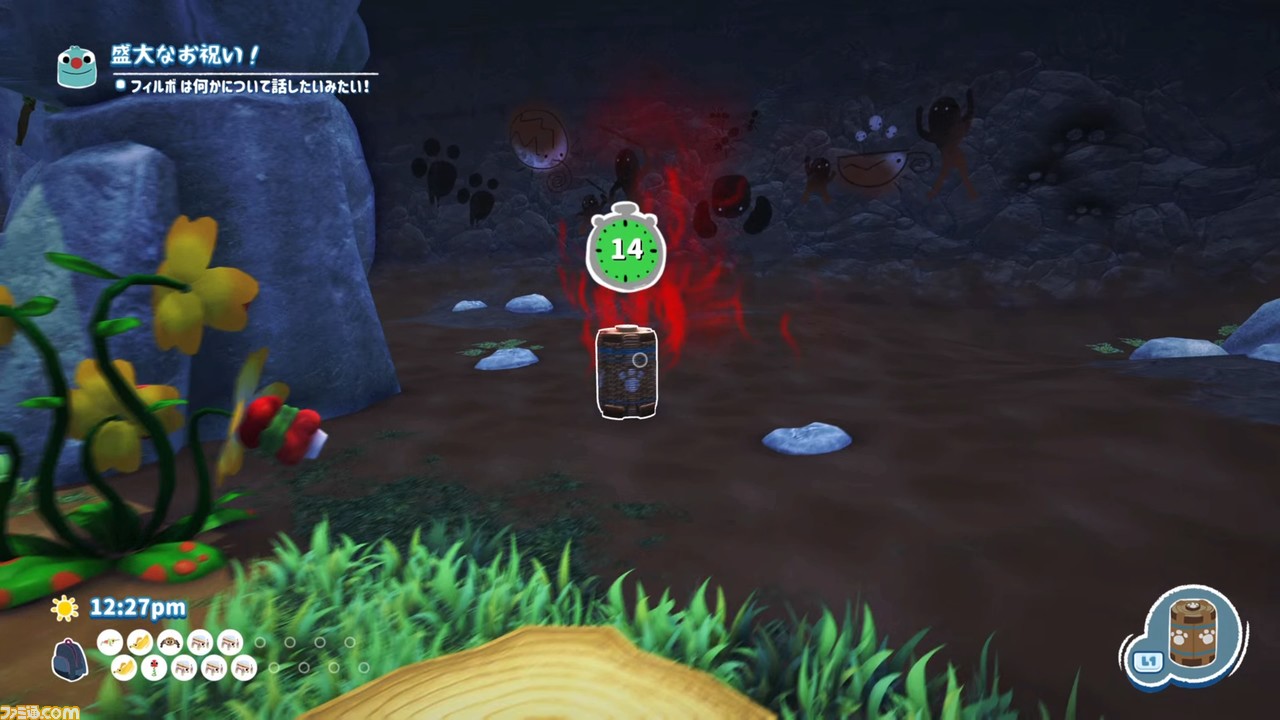Image resolution: width=1280 pixels, height=720 pixels.
Task: Select the Snak Trap tool icon
Action: click(x=1192, y=637)
